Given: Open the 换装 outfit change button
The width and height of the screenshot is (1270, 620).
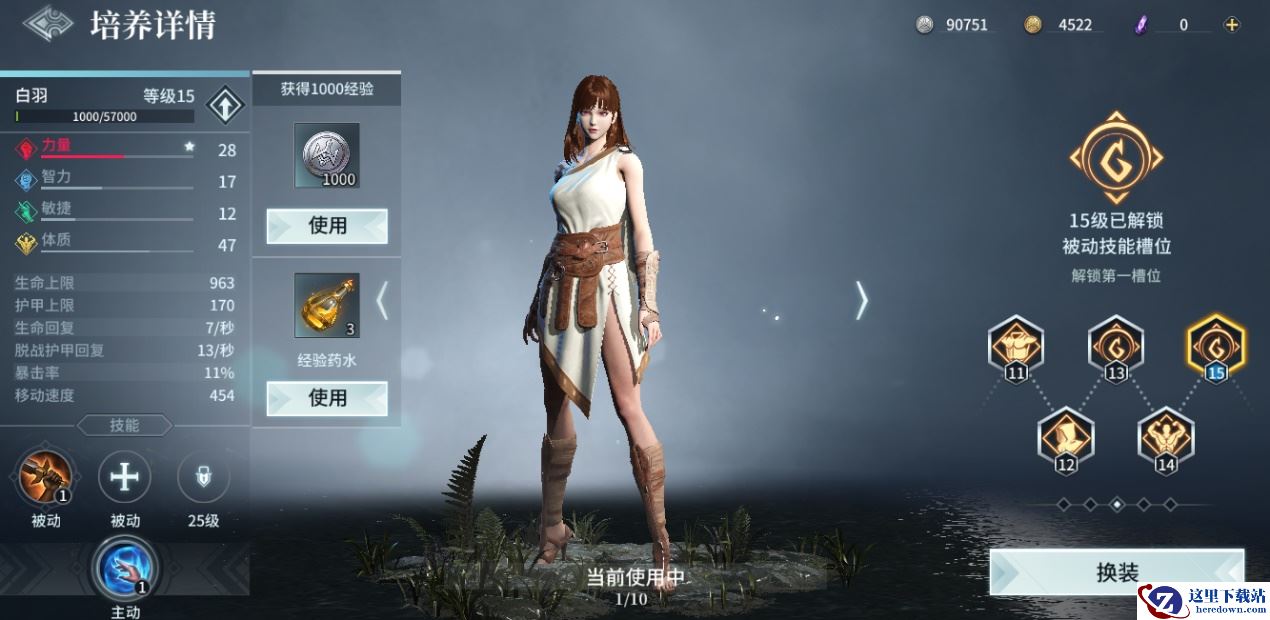Looking at the screenshot, I should [1117, 573].
